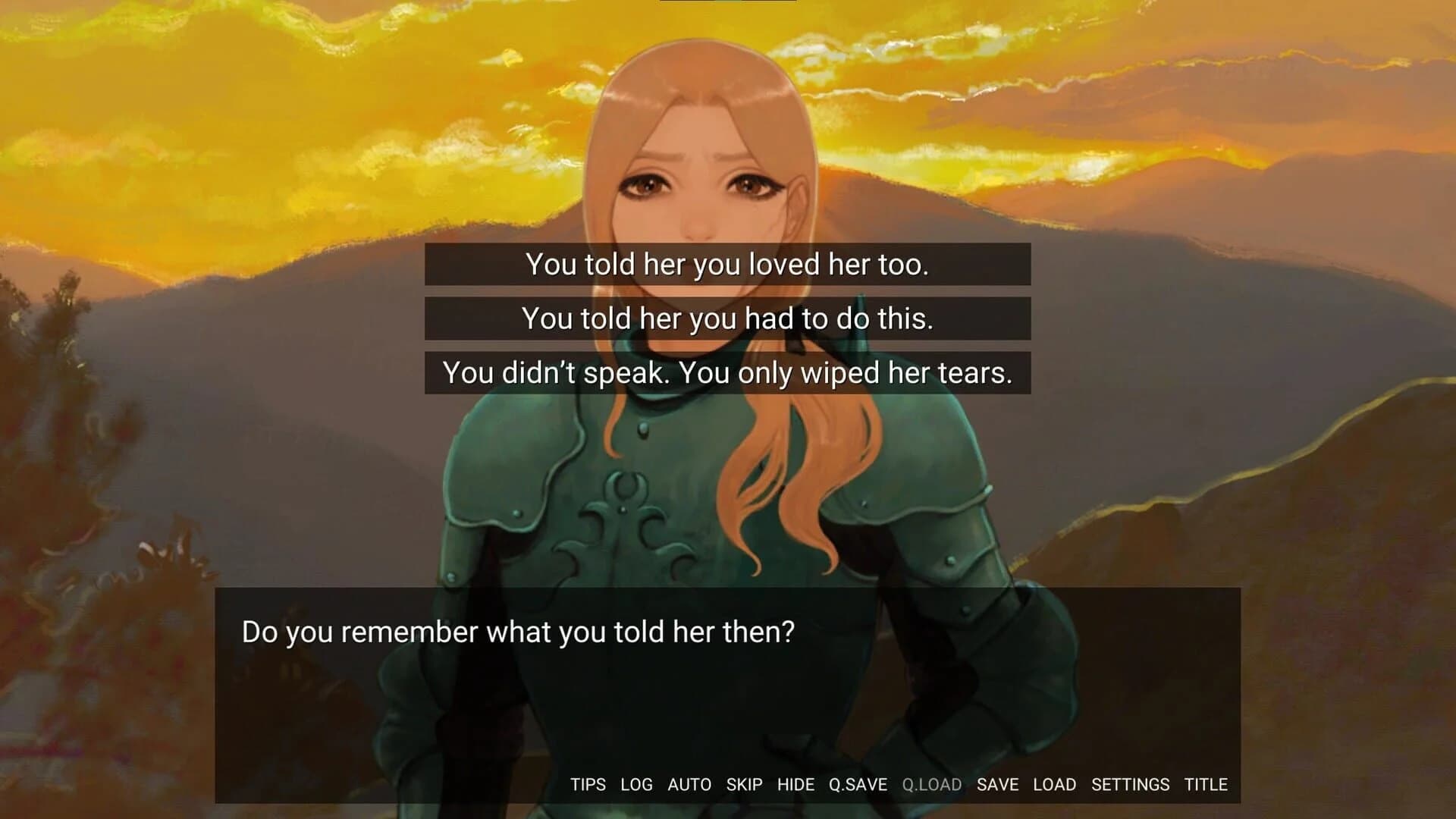Screen dimensions: 1456x819
Task: Select "You didn't speak. You only wiped her tears."
Action: pos(728,373)
